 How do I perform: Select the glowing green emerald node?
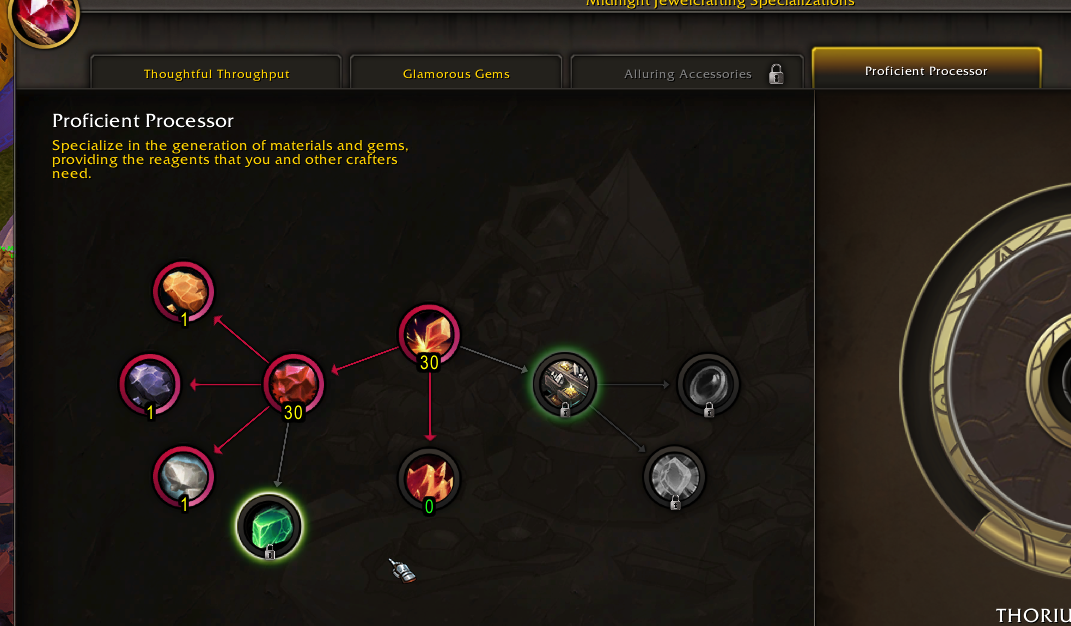269,523
